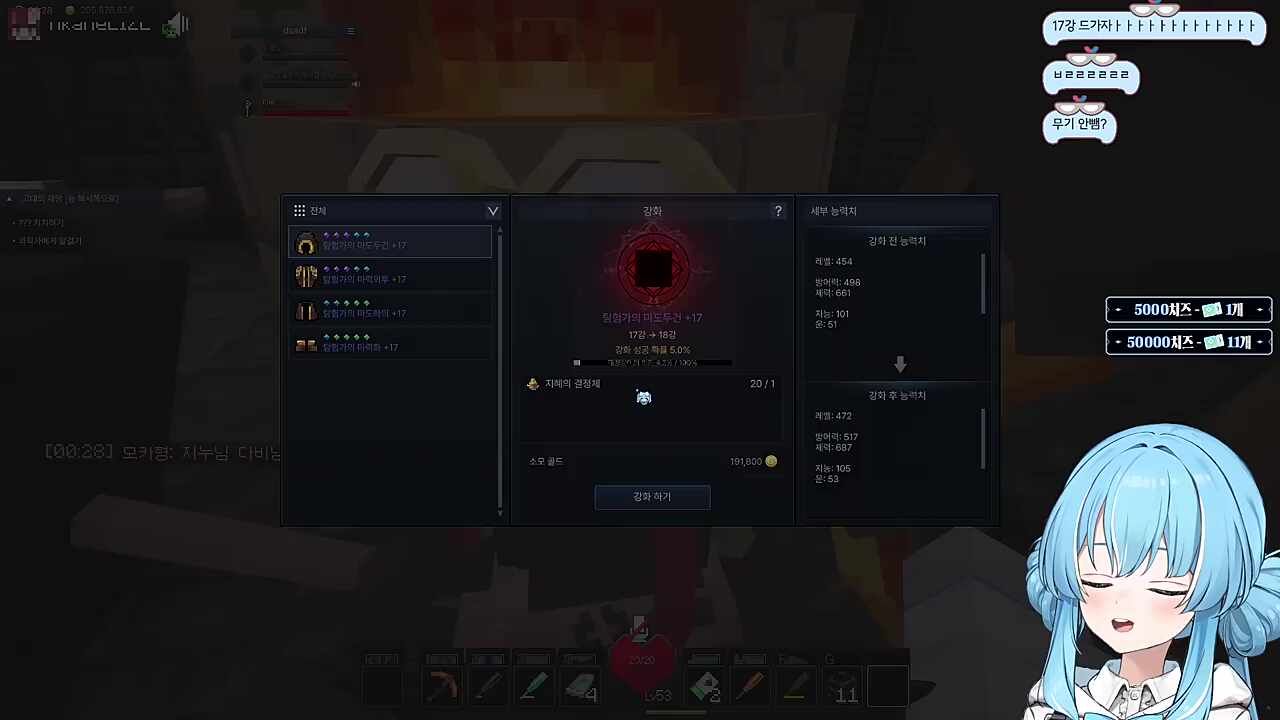The image size is (1280, 720).
Task: Click the 강화 panel title tab
Action: coord(652,210)
